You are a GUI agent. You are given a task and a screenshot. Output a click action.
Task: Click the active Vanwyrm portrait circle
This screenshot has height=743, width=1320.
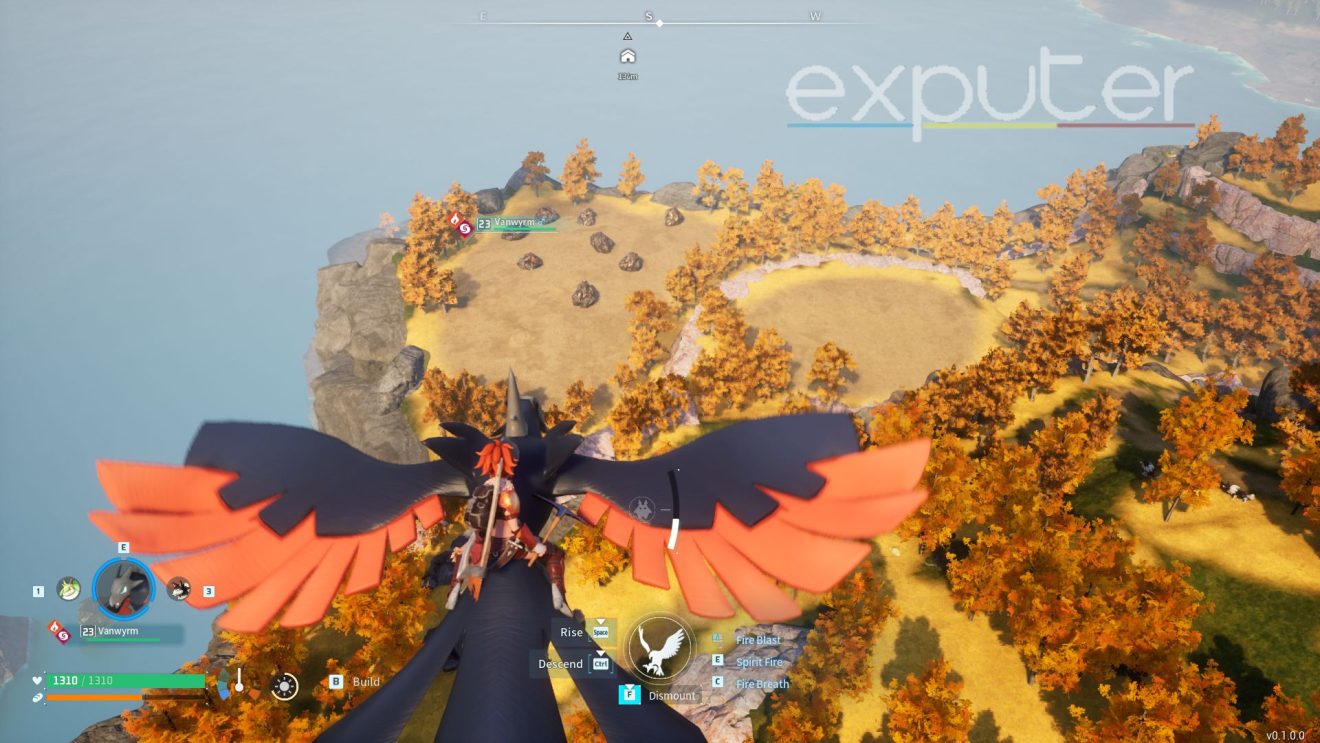[x=123, y=587]
